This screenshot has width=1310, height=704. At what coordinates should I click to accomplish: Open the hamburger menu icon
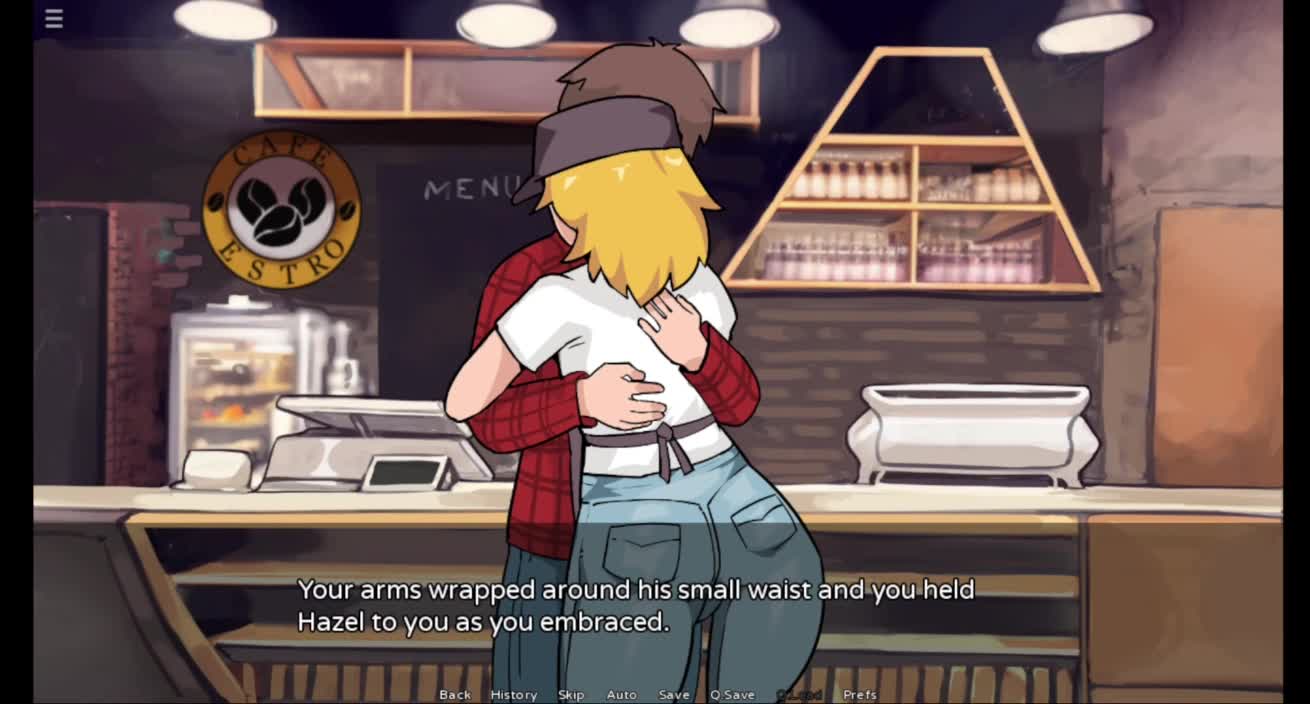[x=54, y=19]
